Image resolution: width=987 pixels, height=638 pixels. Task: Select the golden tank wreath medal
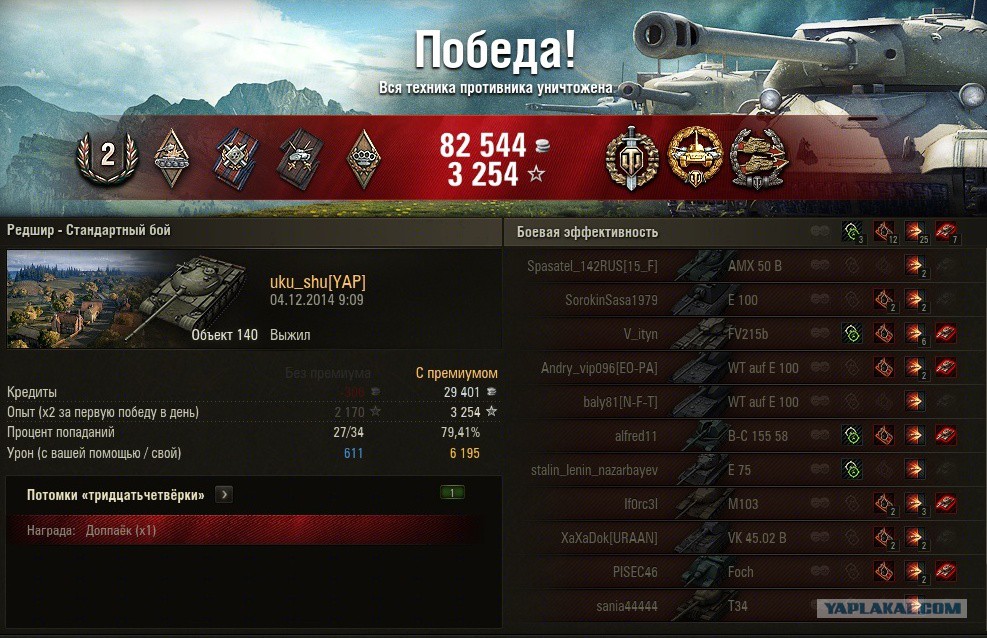click(x=695, y=155)
